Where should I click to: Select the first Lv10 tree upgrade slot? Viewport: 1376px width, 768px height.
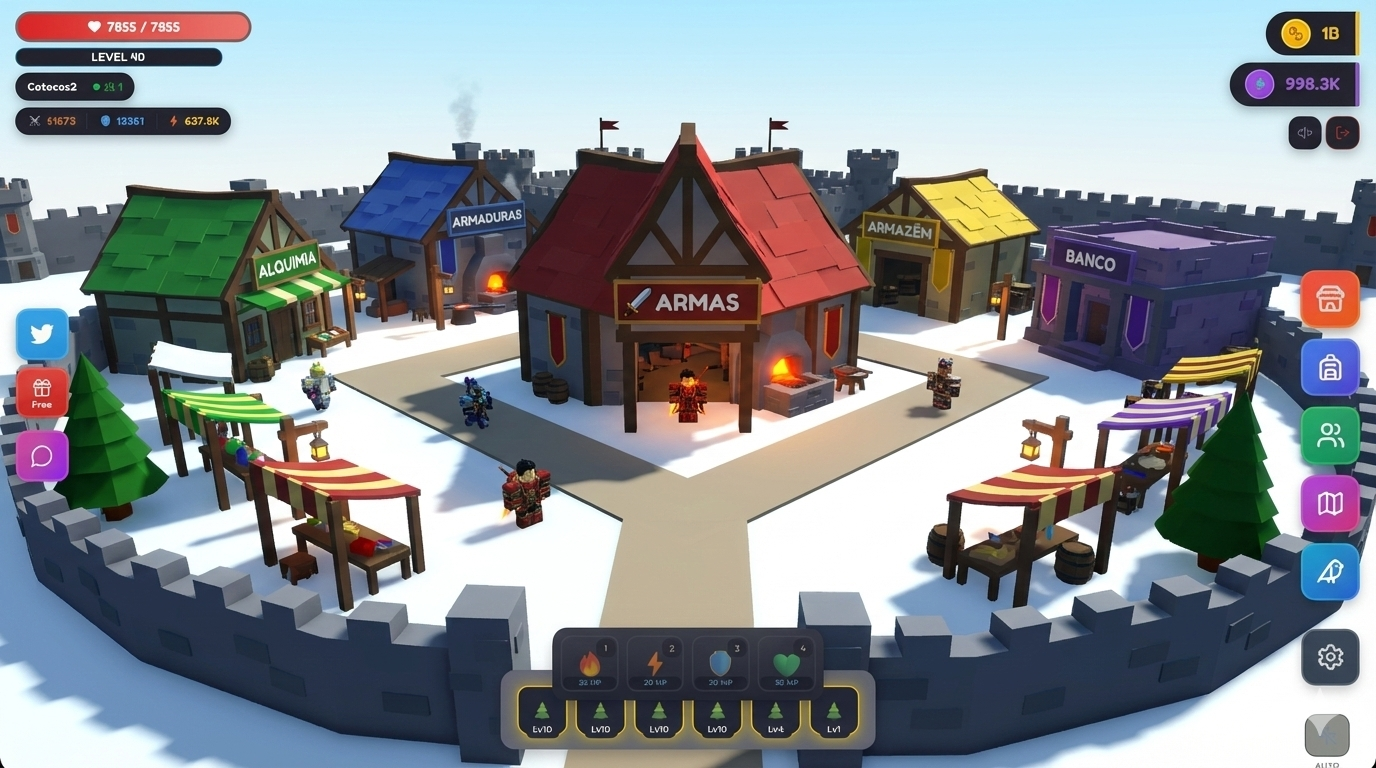(x=541, y=718)
